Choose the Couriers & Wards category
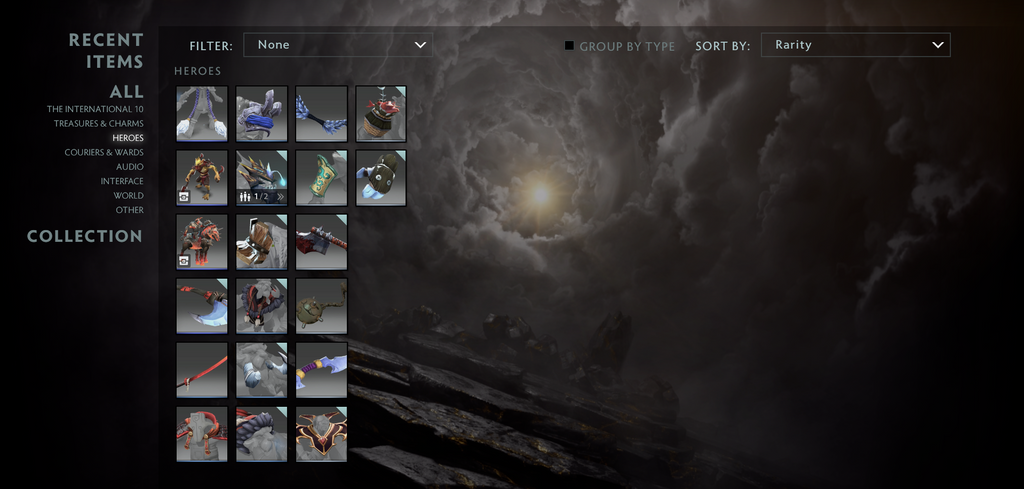This screenshot has width=1024, height=489. click(104, 153)
